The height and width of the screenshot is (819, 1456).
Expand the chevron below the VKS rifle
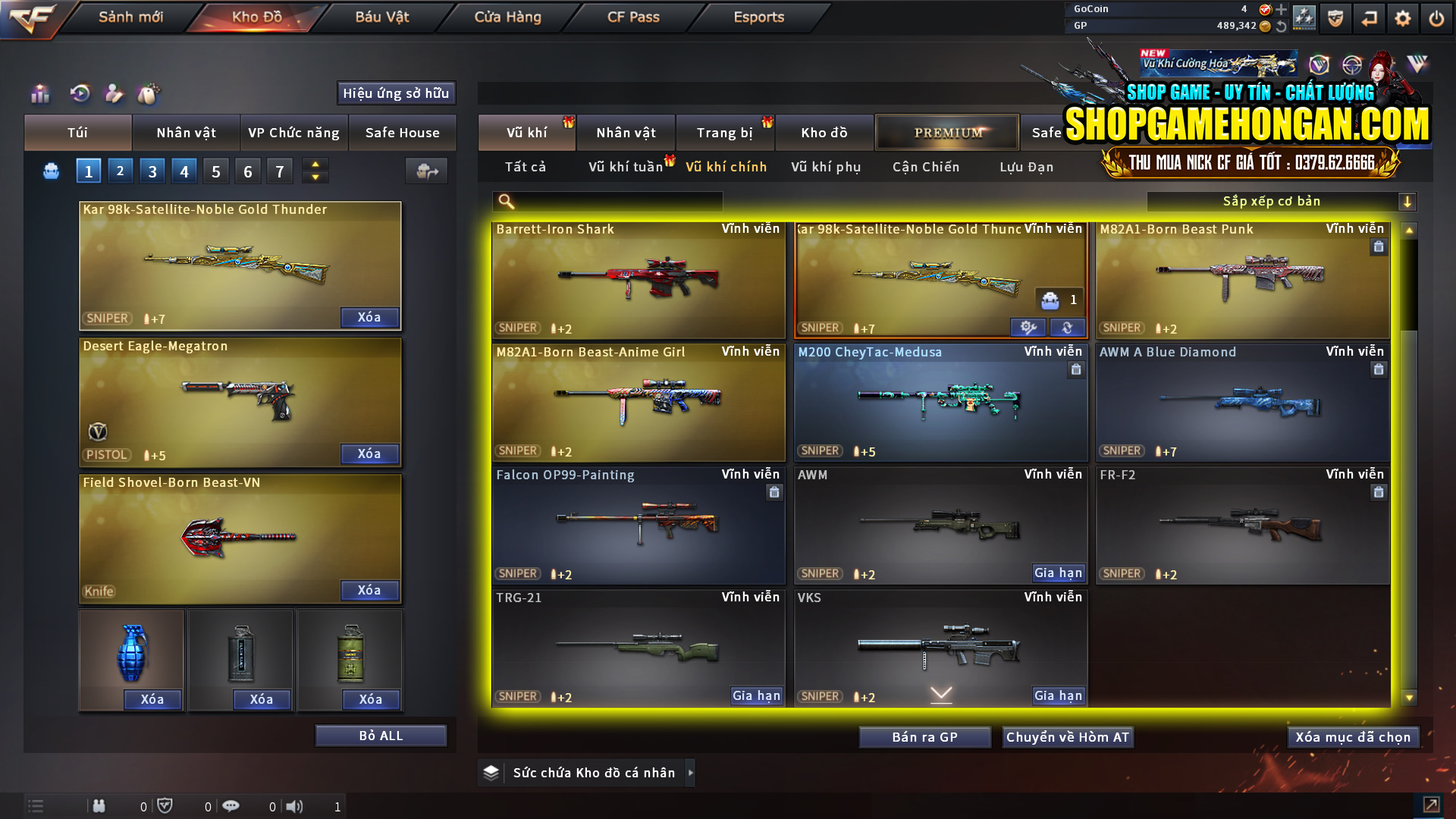940,693
